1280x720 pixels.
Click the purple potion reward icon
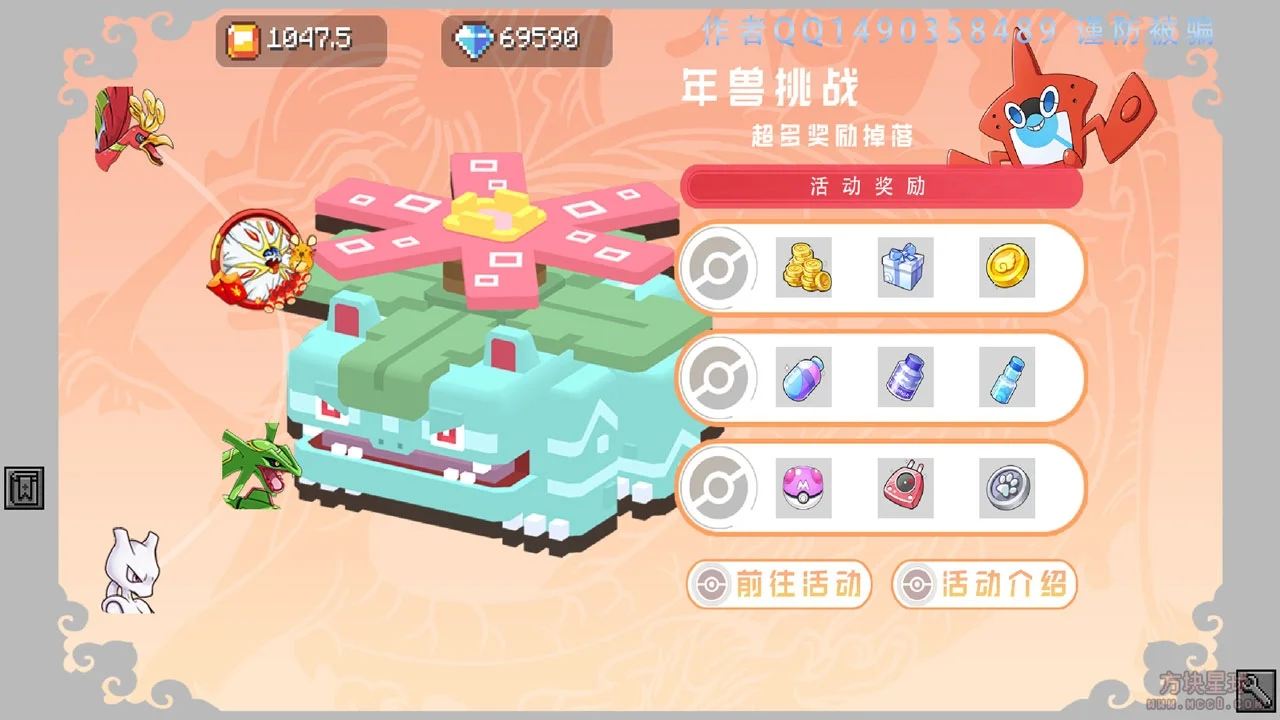coord(804,377)
